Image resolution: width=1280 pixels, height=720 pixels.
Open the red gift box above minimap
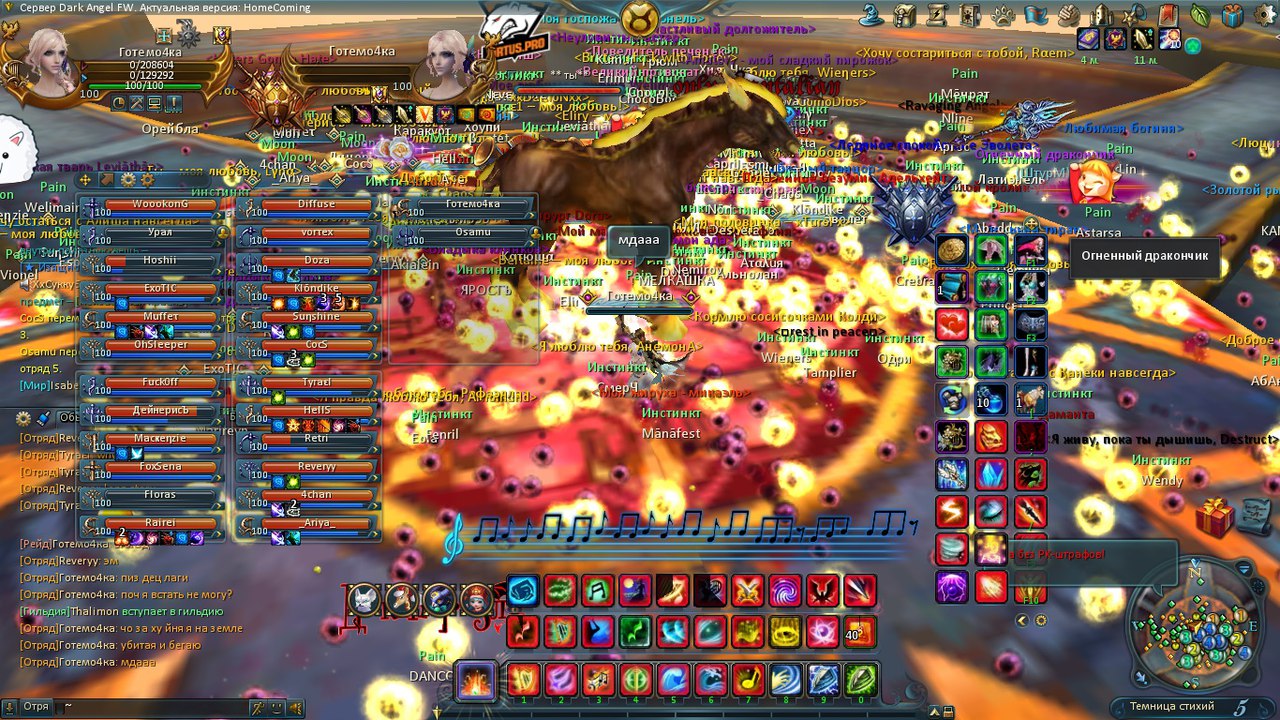click(1215, 516)
